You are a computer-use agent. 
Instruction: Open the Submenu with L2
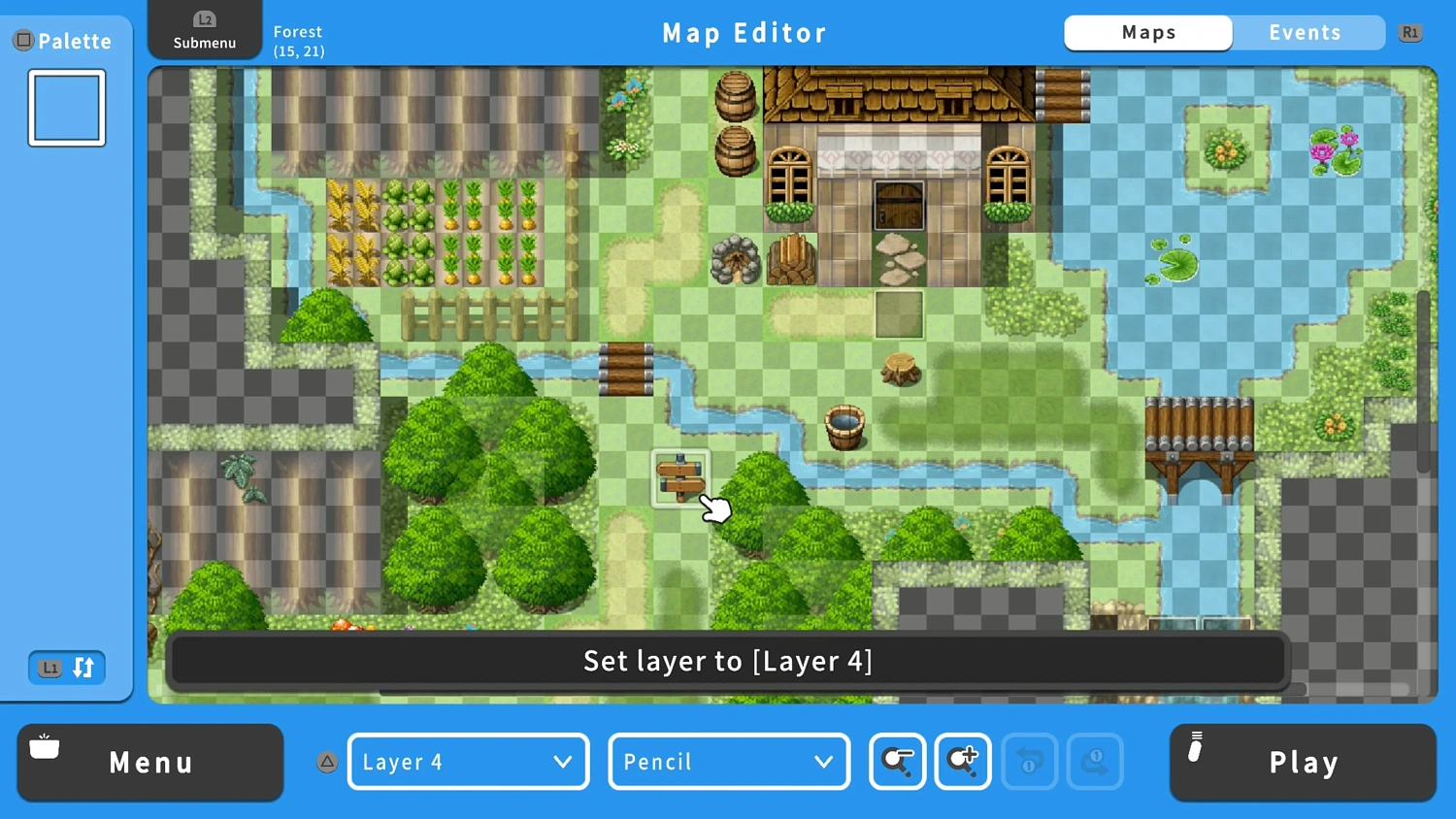tap(204, 29)
